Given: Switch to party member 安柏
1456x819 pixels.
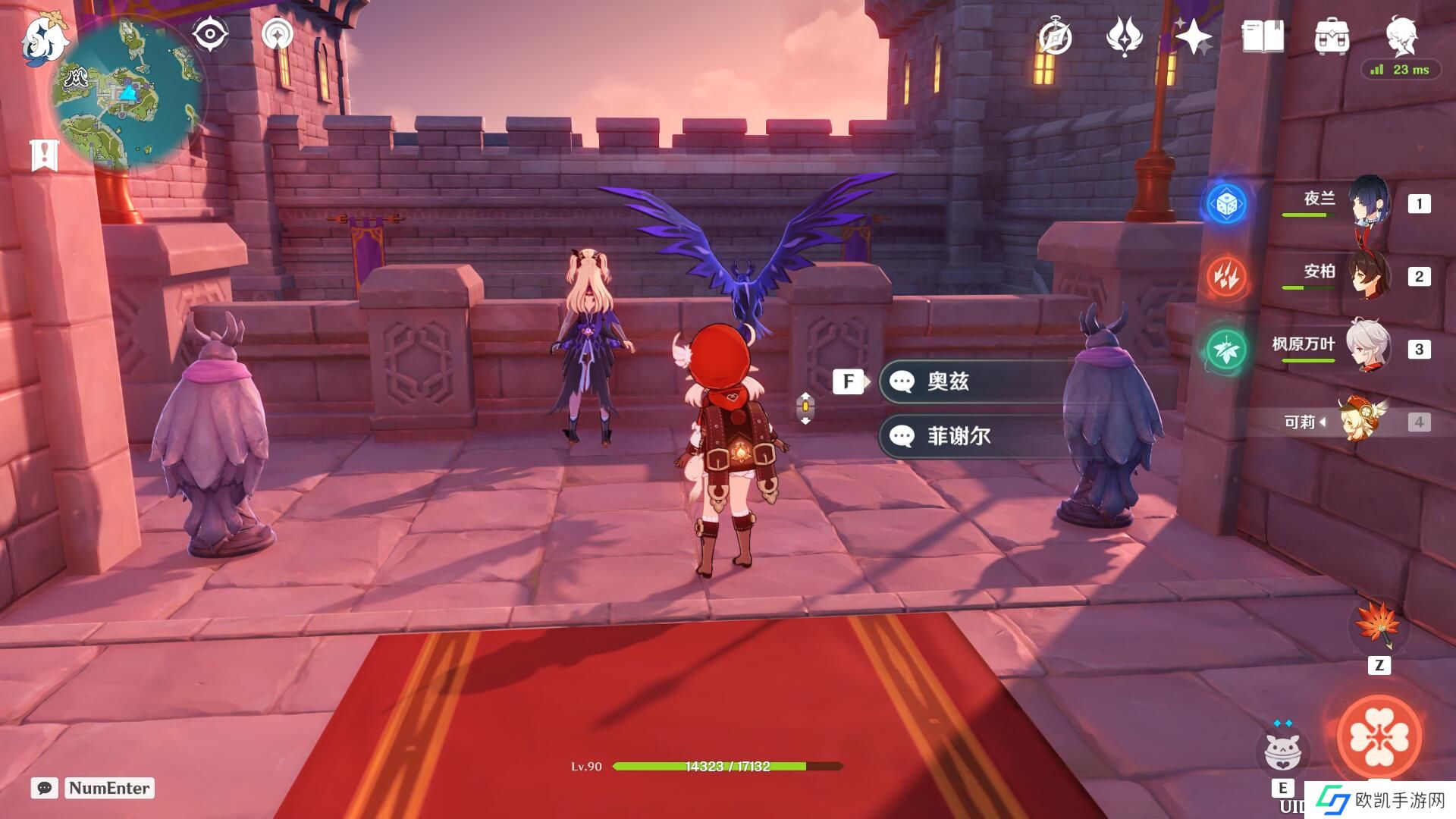Looking at the screenshot, I should click(x=1369, y=275).
